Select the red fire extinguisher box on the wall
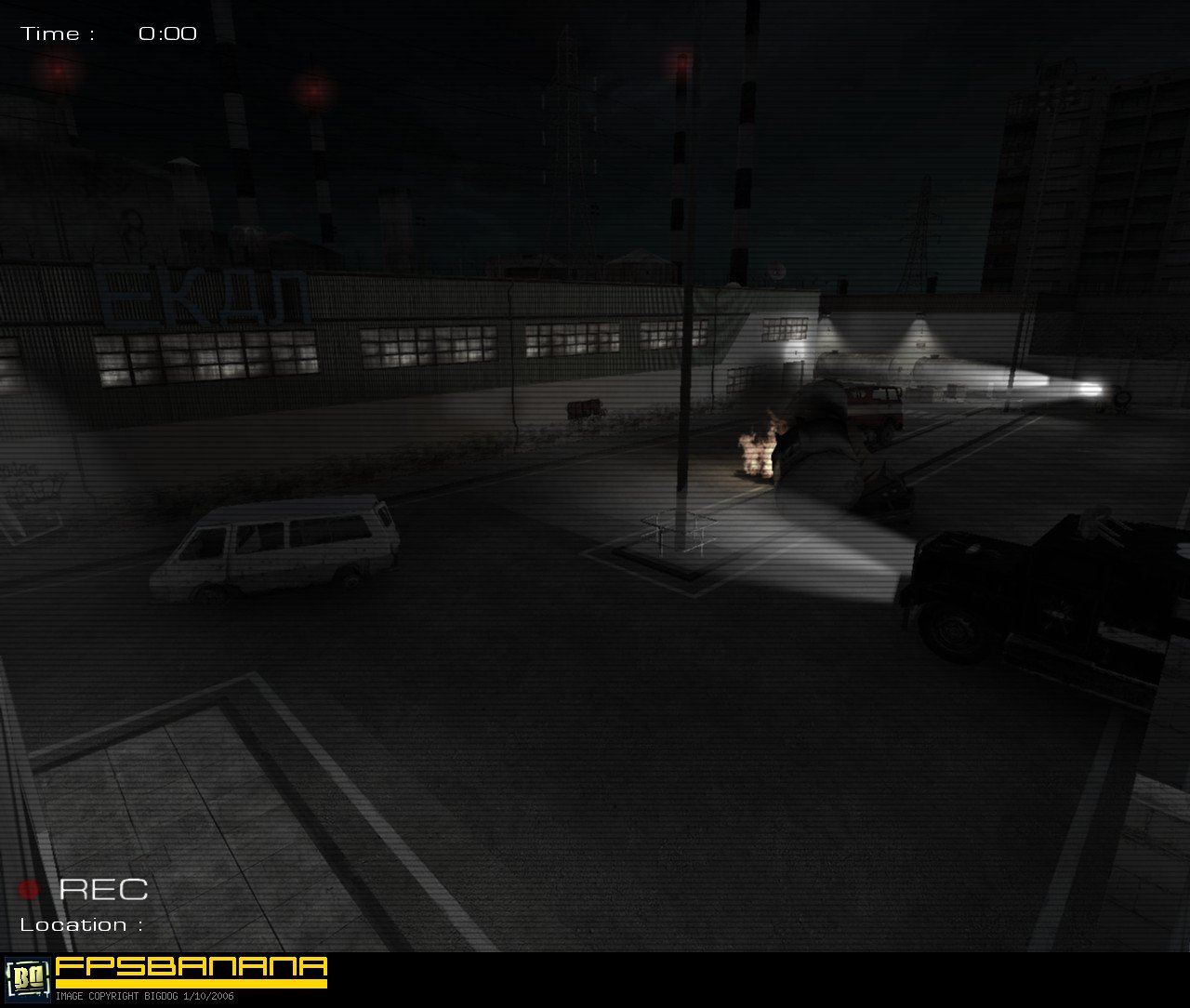This screenshot has height=1008, width=1190. click(x=581, y=406)
